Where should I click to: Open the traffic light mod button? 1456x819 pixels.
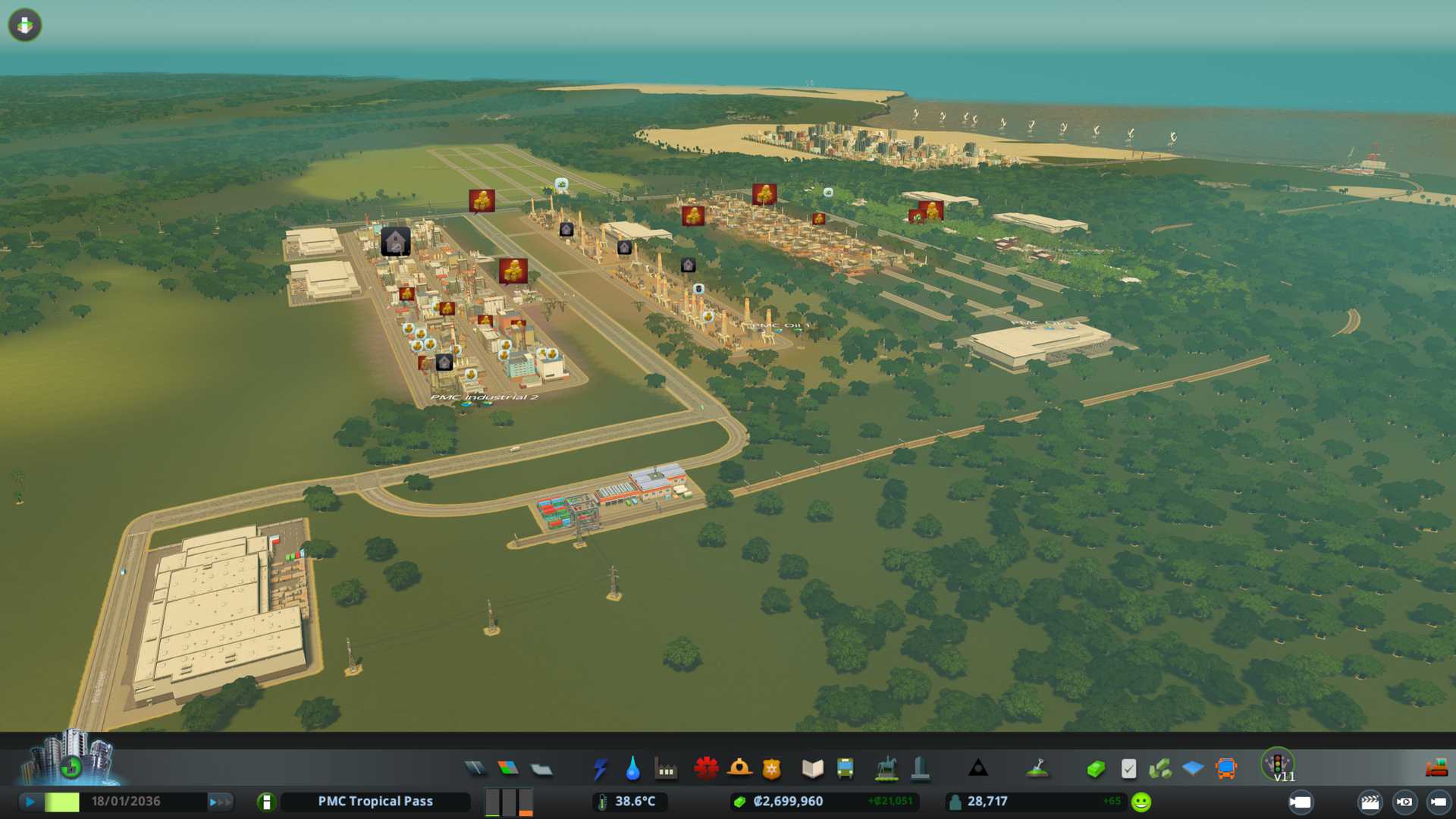1278,763
